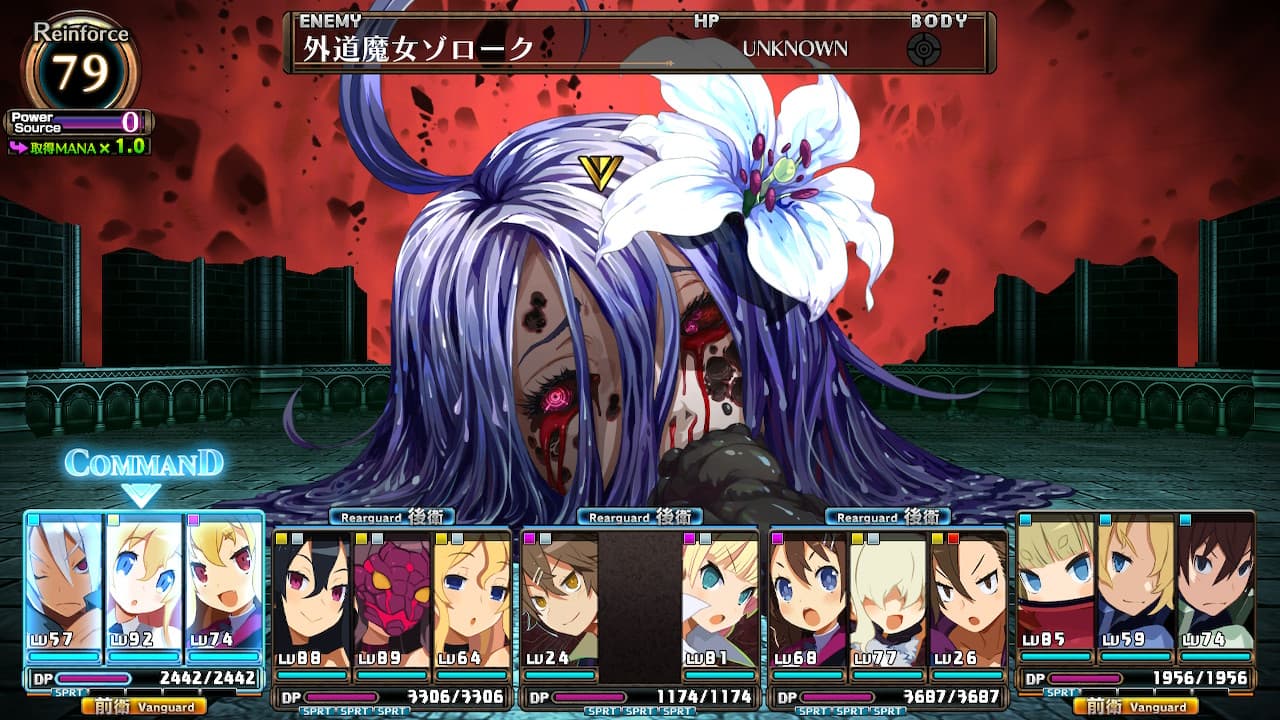Choose the LV26 frowning character portrait
Screen dimensions: 1280x720
tap(968, 597)
